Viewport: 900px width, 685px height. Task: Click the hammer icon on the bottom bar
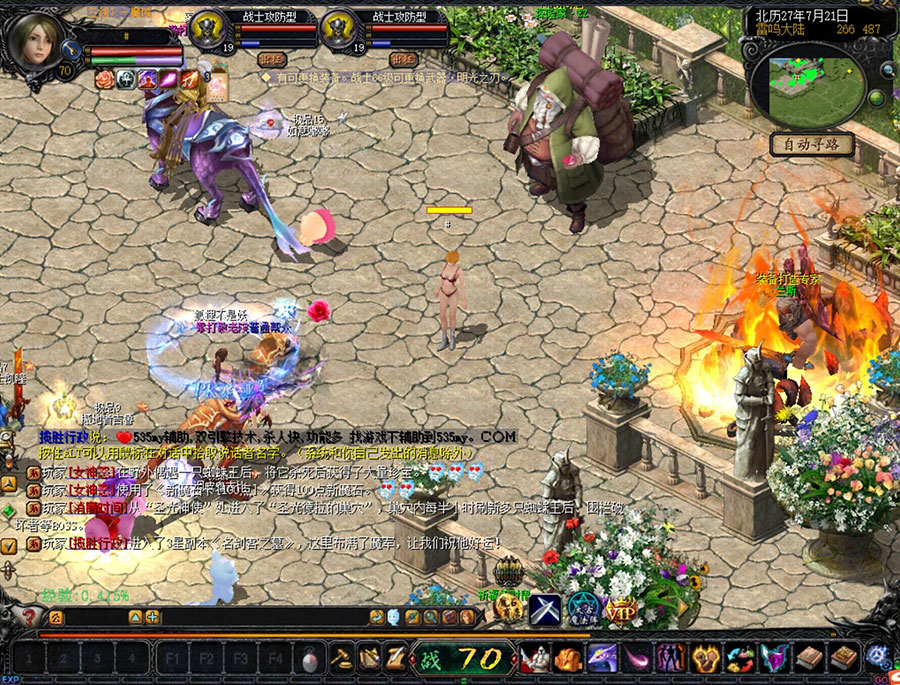(341, 659)
